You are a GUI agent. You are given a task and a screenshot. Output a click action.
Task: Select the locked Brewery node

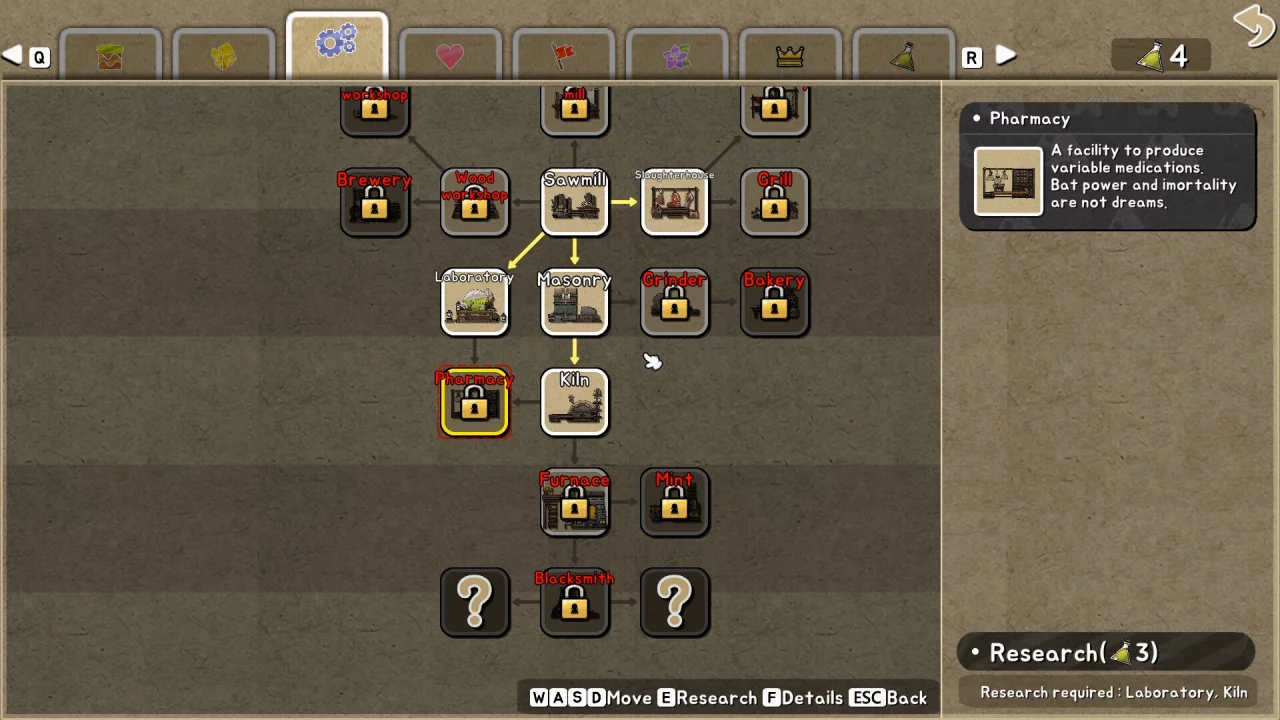(x=375, y=203)
